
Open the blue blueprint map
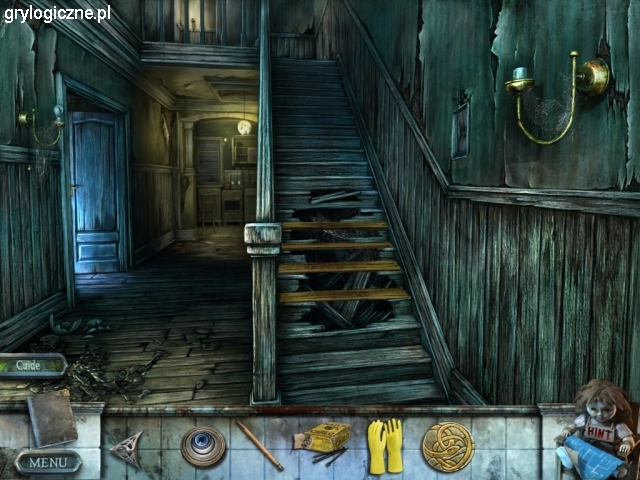click(598, 457)
